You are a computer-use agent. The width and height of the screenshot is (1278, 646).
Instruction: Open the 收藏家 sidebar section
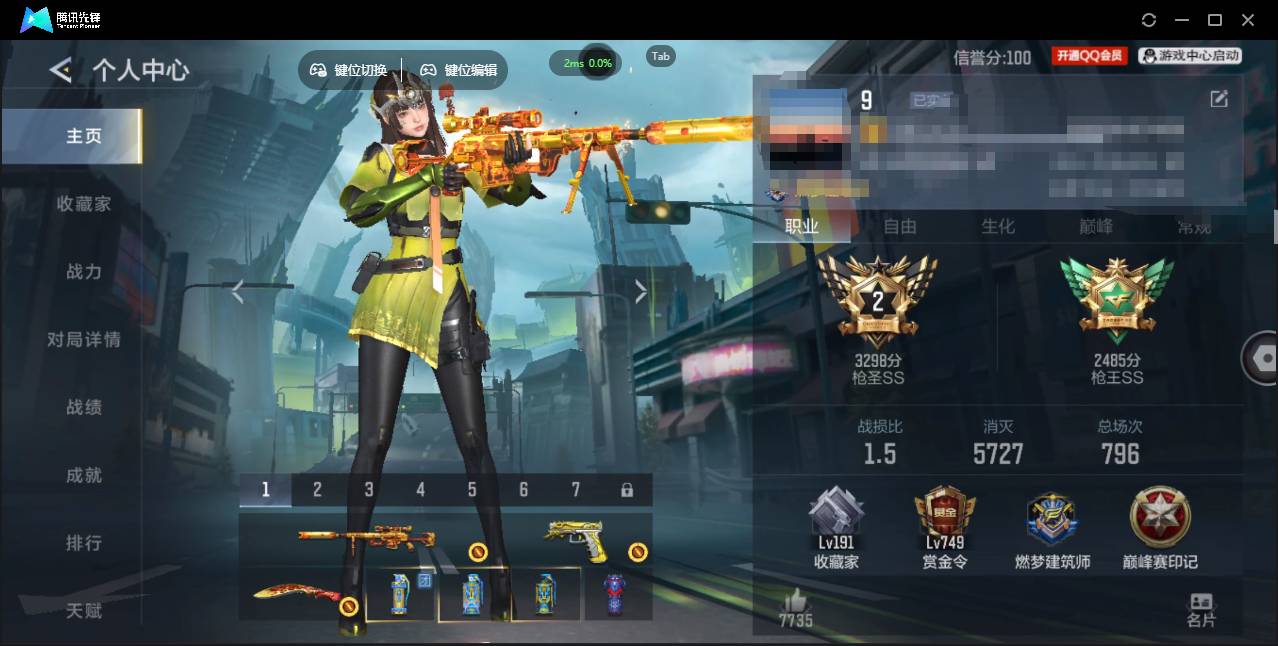(x=84, y=204)
